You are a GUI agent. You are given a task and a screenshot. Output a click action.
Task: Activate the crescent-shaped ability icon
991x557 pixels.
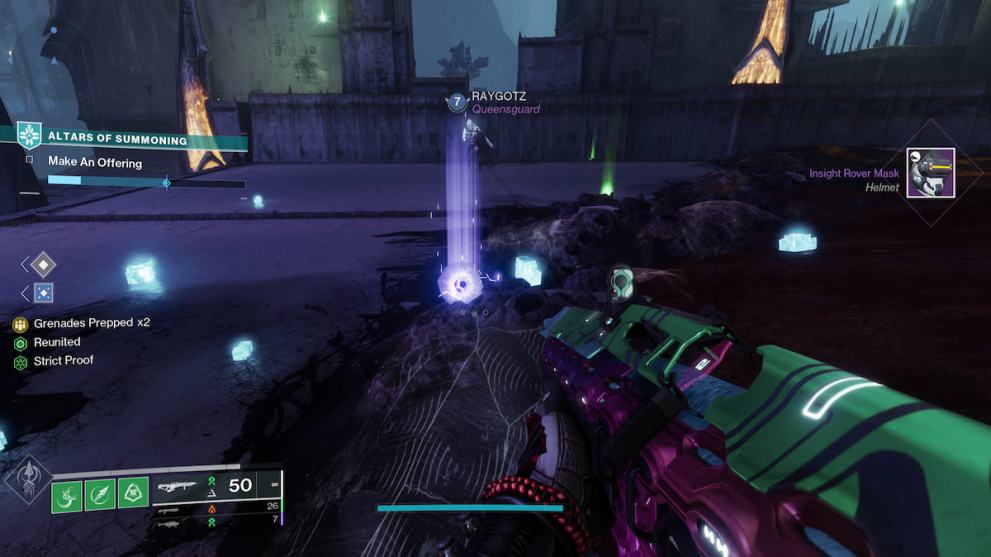(67, 494)
